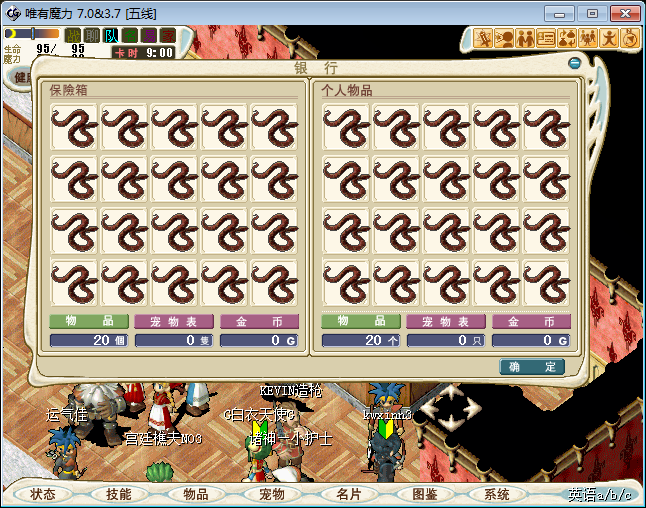Click the blue round button on bank window
646x508 pixels.
(574, 63)
